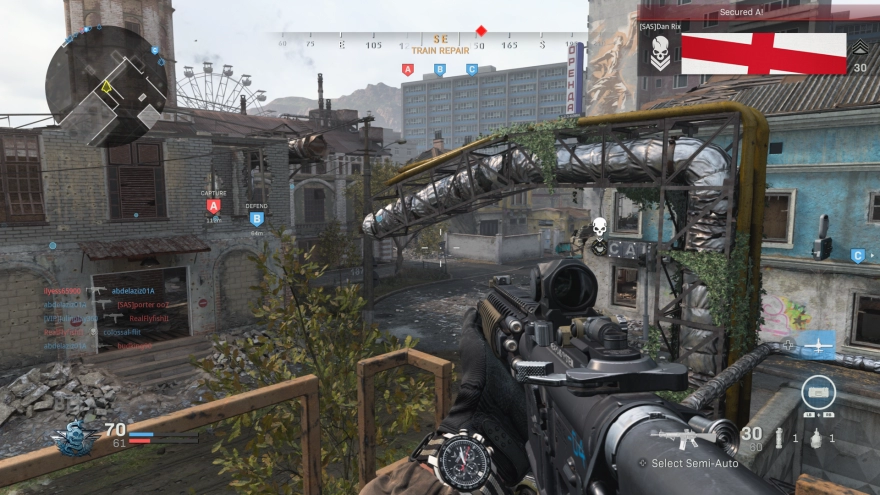Use the circular field upgrade icon
The width and height of the screenshot is (880, 495).
[x=818, y=392]
